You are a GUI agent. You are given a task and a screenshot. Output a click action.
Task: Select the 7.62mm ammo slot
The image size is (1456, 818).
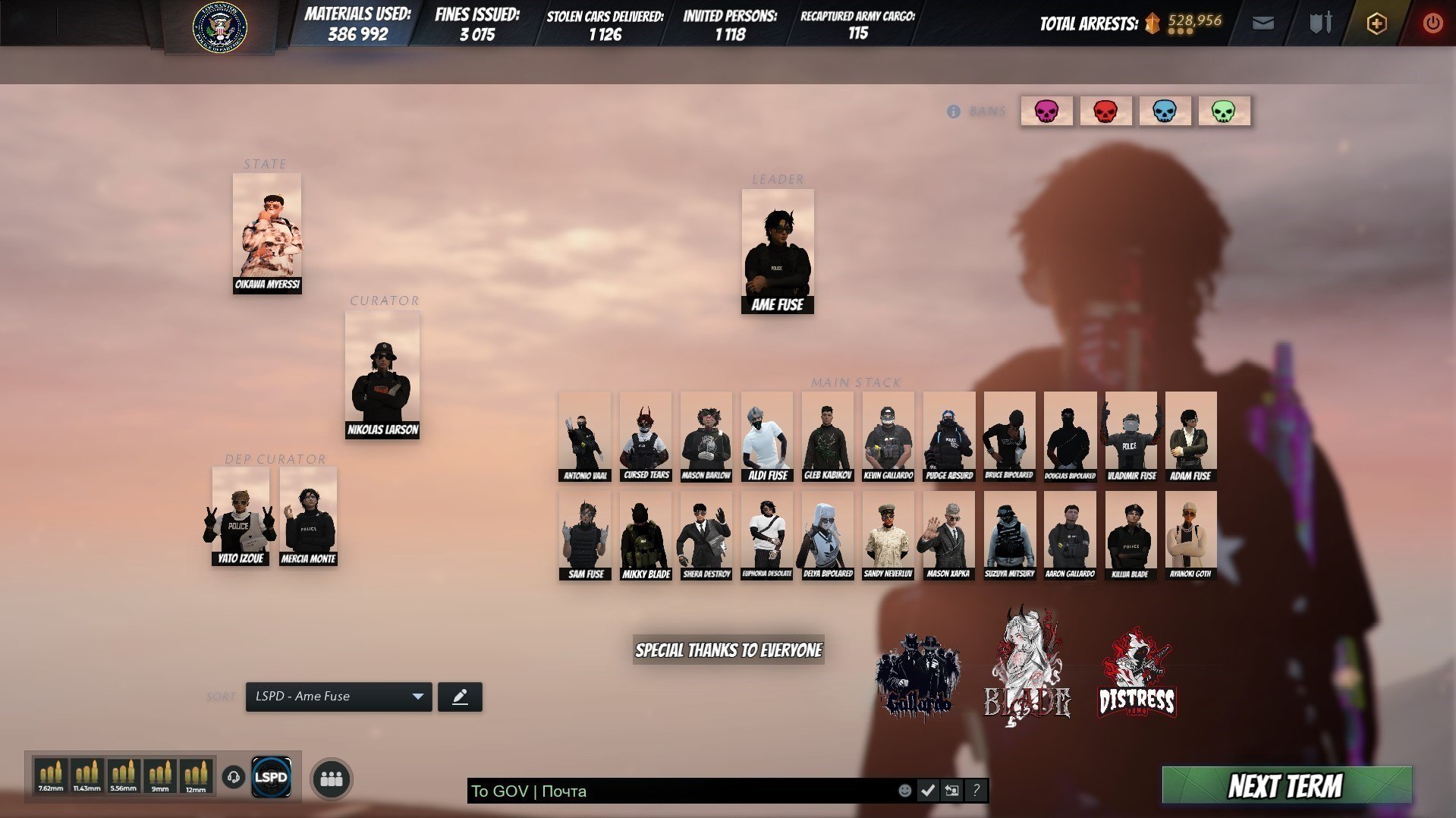[51, 776]
